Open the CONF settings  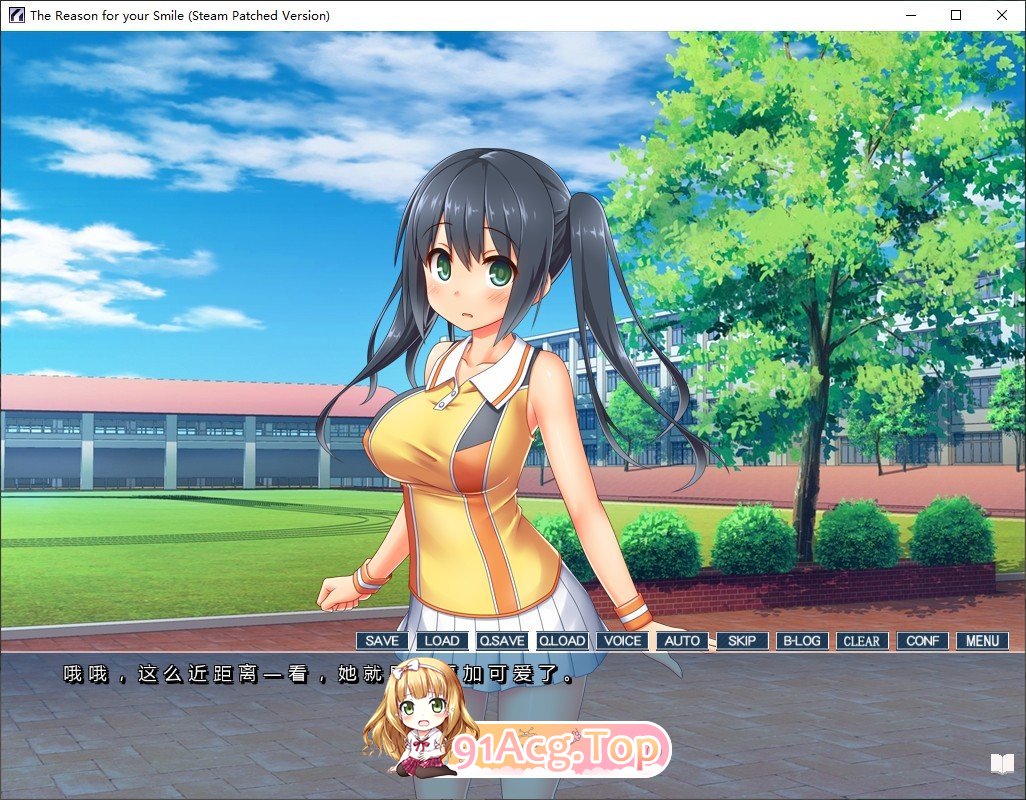(x=922, y=641)
